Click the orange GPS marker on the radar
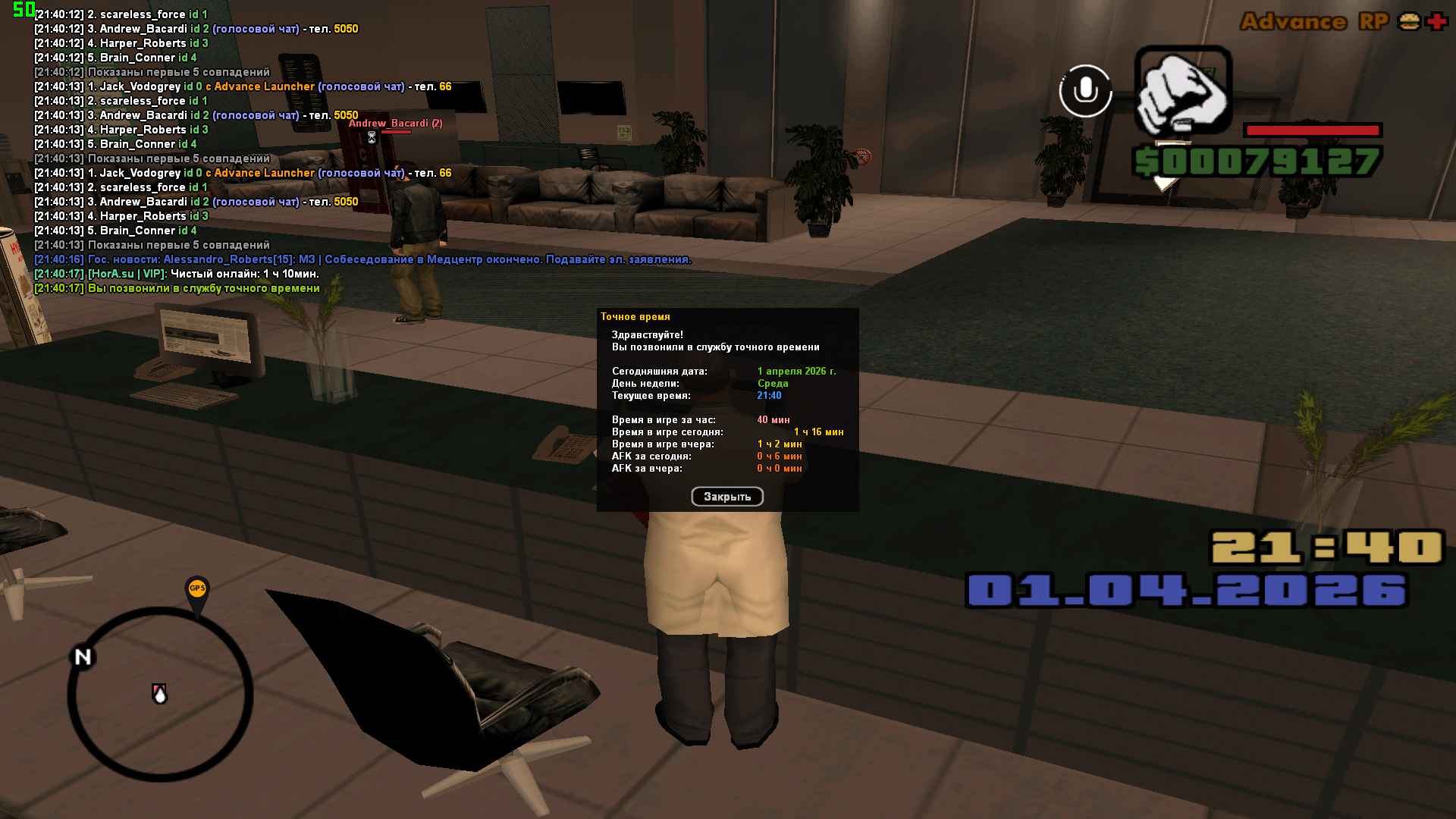1456x819 pixels. [197, 589]
